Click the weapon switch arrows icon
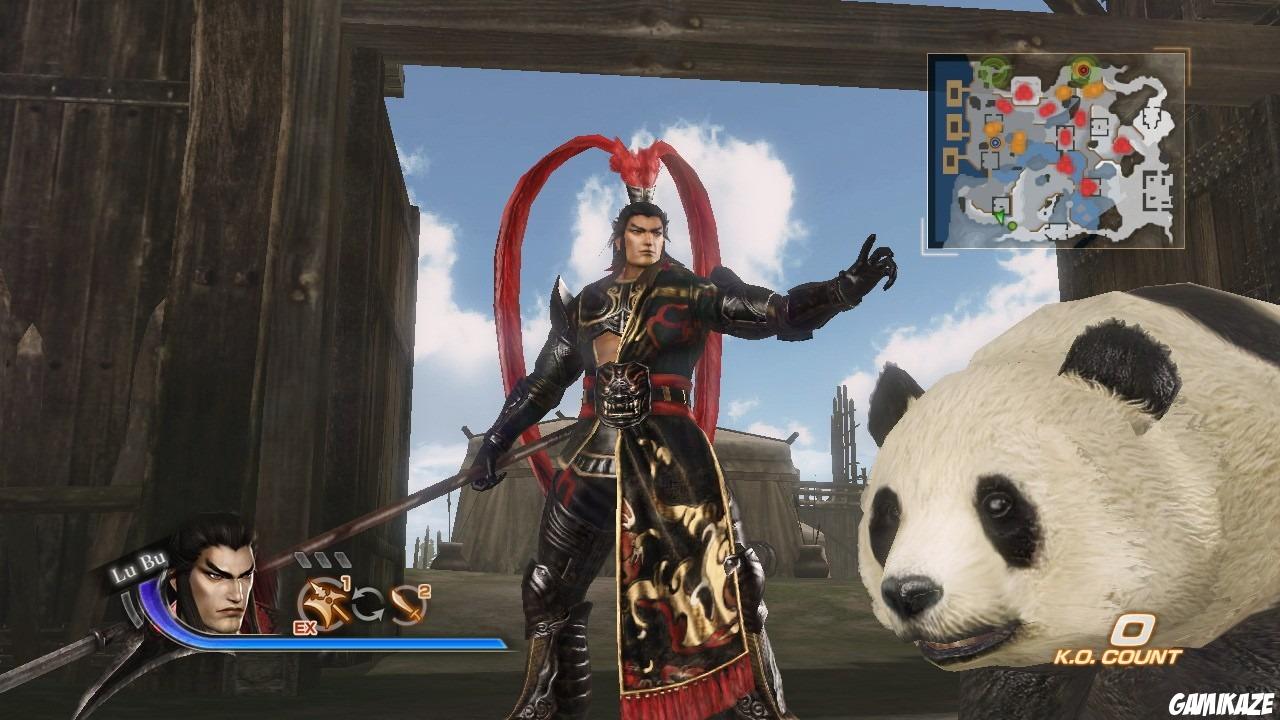The height and width of the screenshot is (720, 1280). (368, 604)
